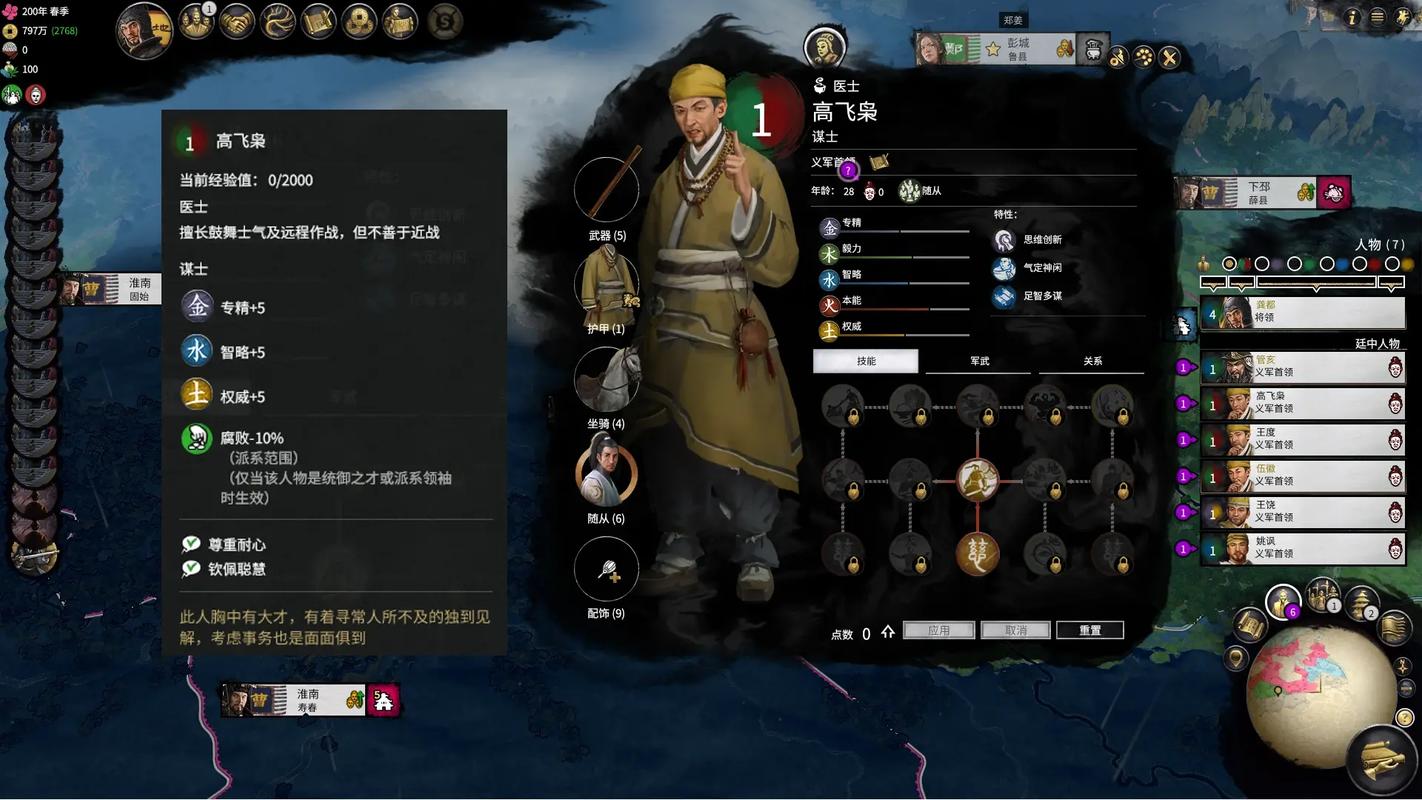Toggle the red character filter dot

click(1374, 263)
